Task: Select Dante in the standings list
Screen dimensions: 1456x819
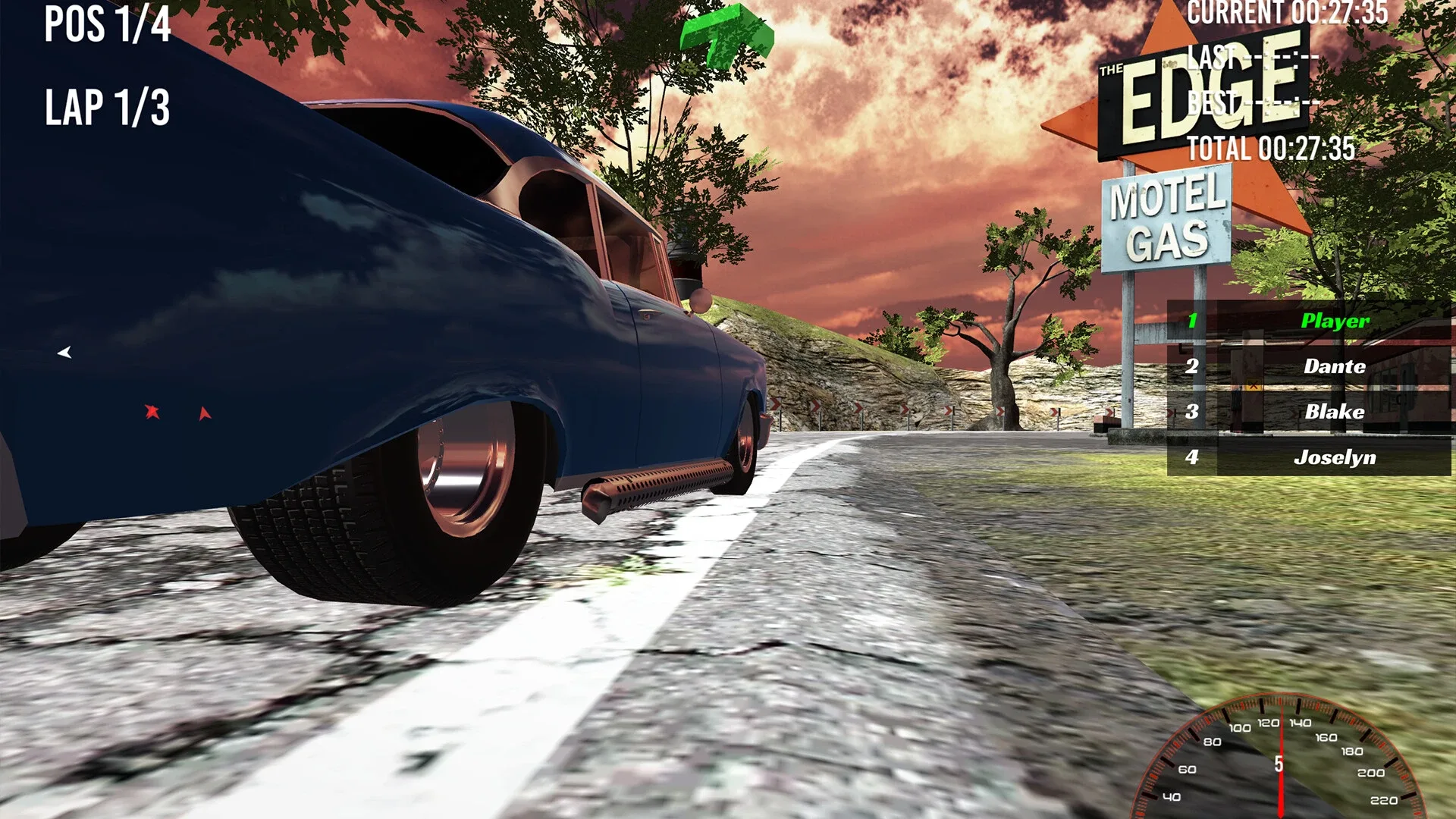Action: [1334, 366]
